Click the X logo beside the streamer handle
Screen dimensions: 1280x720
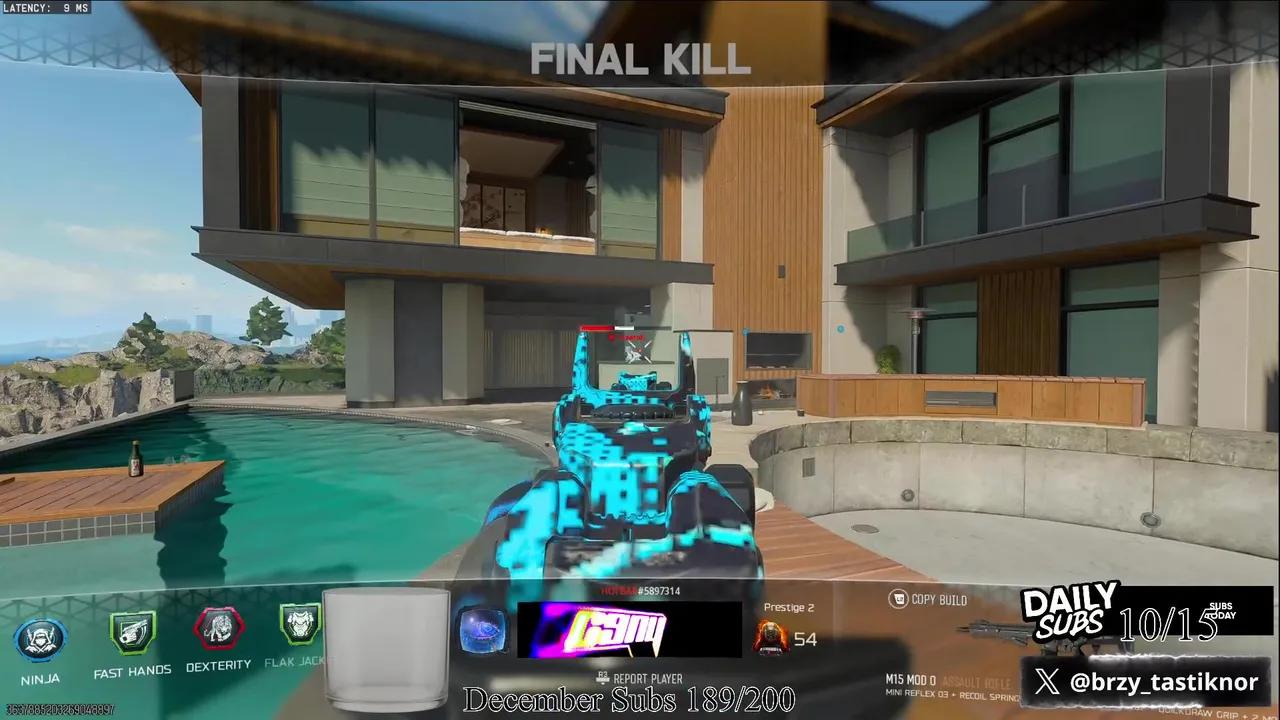[x=1046, y=681]
